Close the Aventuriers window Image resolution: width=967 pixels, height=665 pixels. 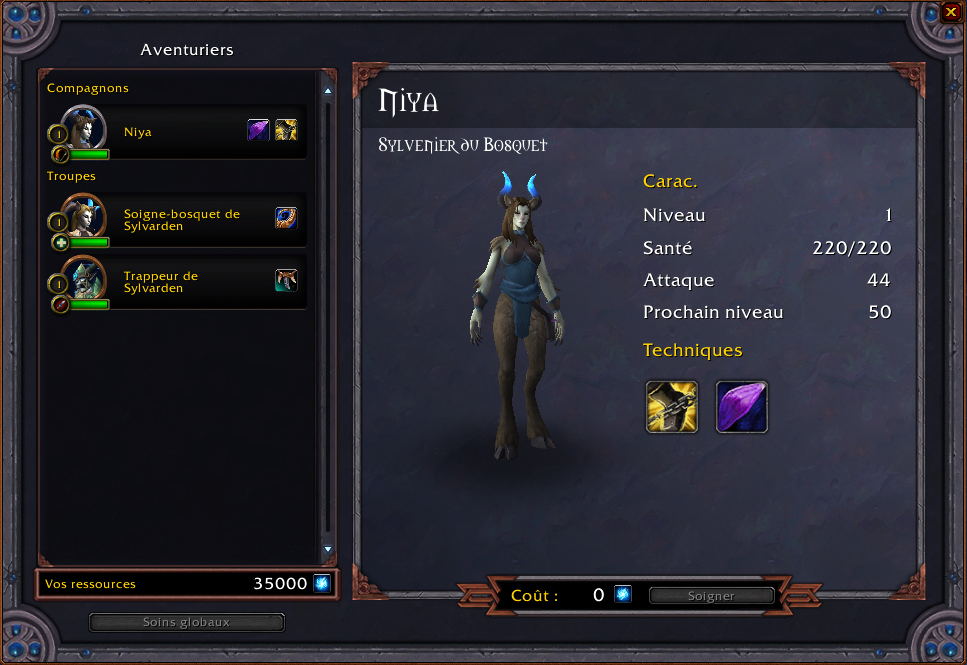coord(950,13)
